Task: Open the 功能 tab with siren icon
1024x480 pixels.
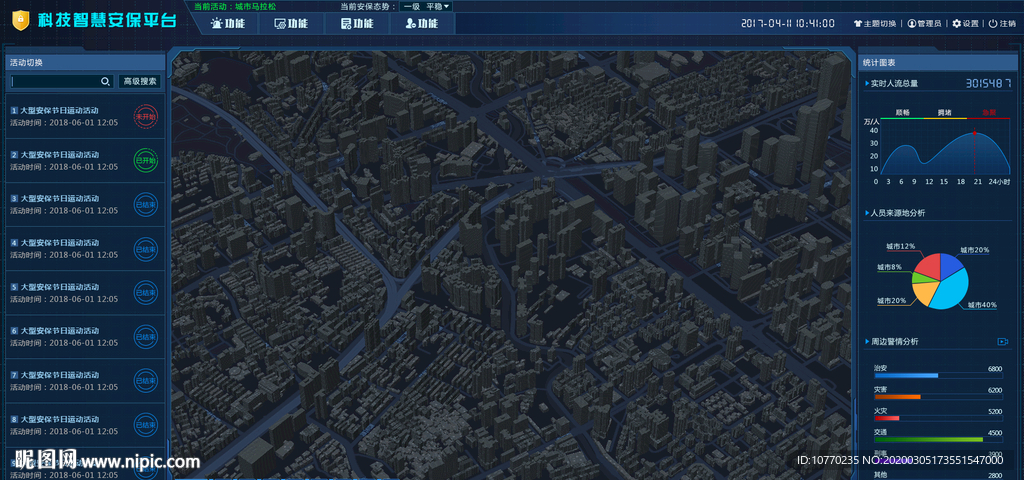Action: coord(228,24)
